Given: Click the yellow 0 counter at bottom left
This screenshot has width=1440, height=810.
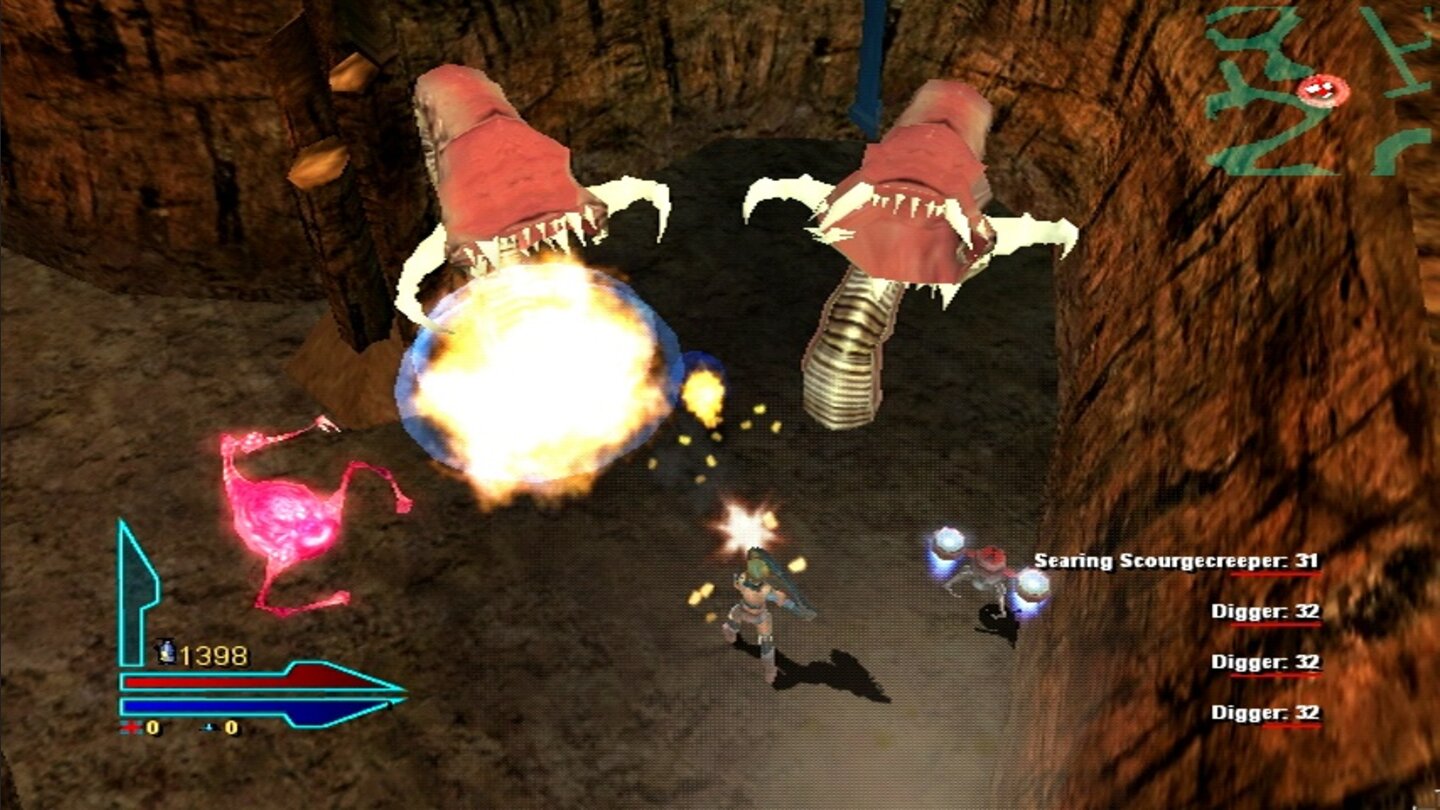Looking at the screenshot, I should click(x=152, y=728).
